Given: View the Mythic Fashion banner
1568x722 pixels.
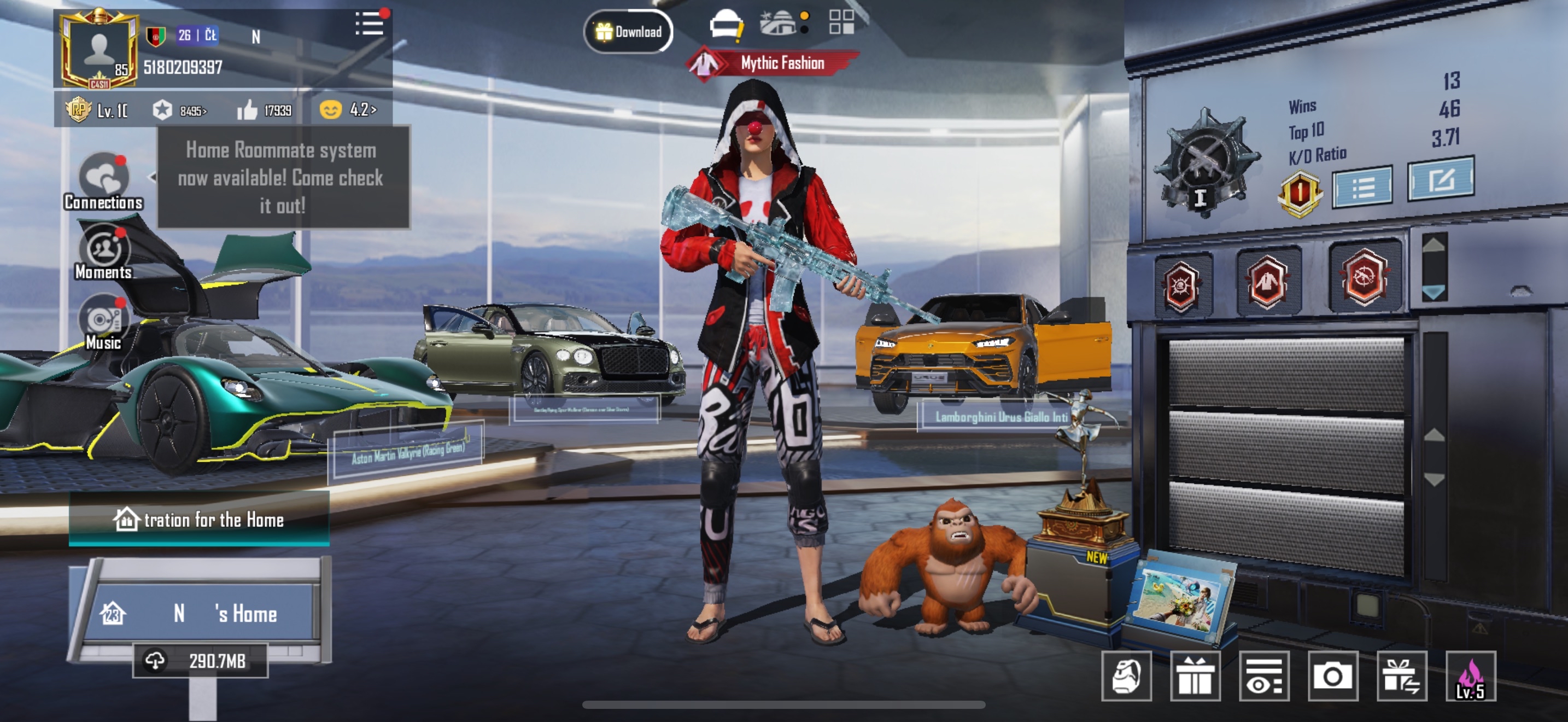Looking at the screenshot, I should pos(773,63).
